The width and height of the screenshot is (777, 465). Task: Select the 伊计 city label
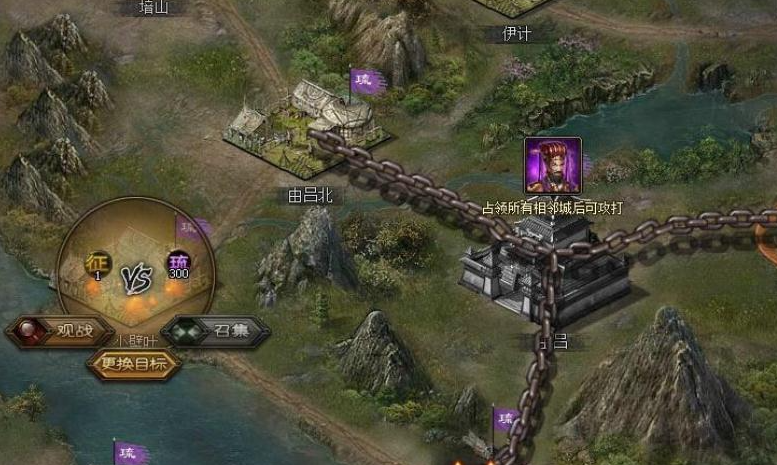click(x=516, y=34)
